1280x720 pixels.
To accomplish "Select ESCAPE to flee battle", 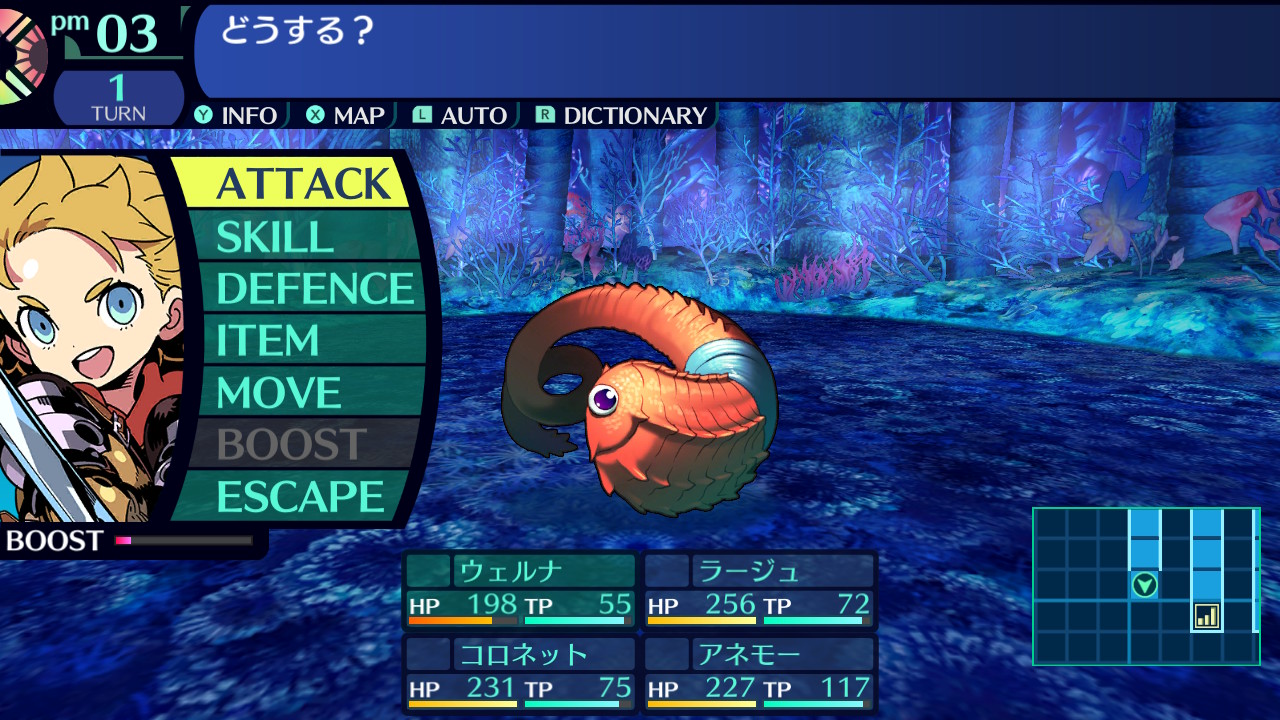I will tap(300, 497).
